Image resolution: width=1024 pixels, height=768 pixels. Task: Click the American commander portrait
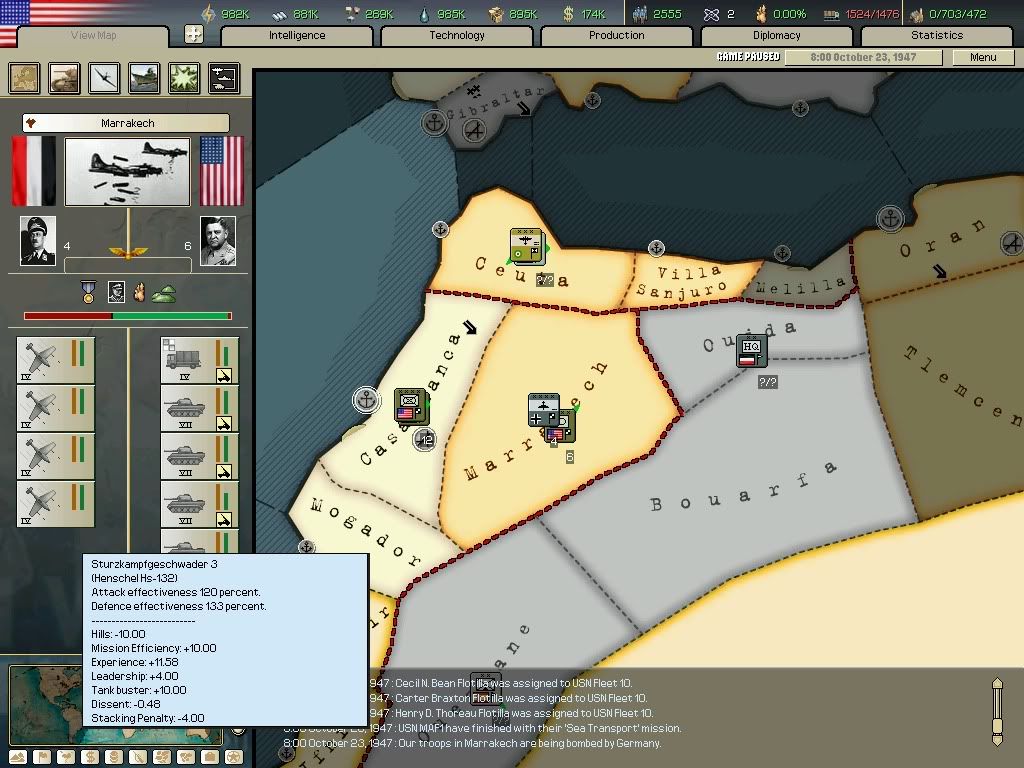point(218,241)
